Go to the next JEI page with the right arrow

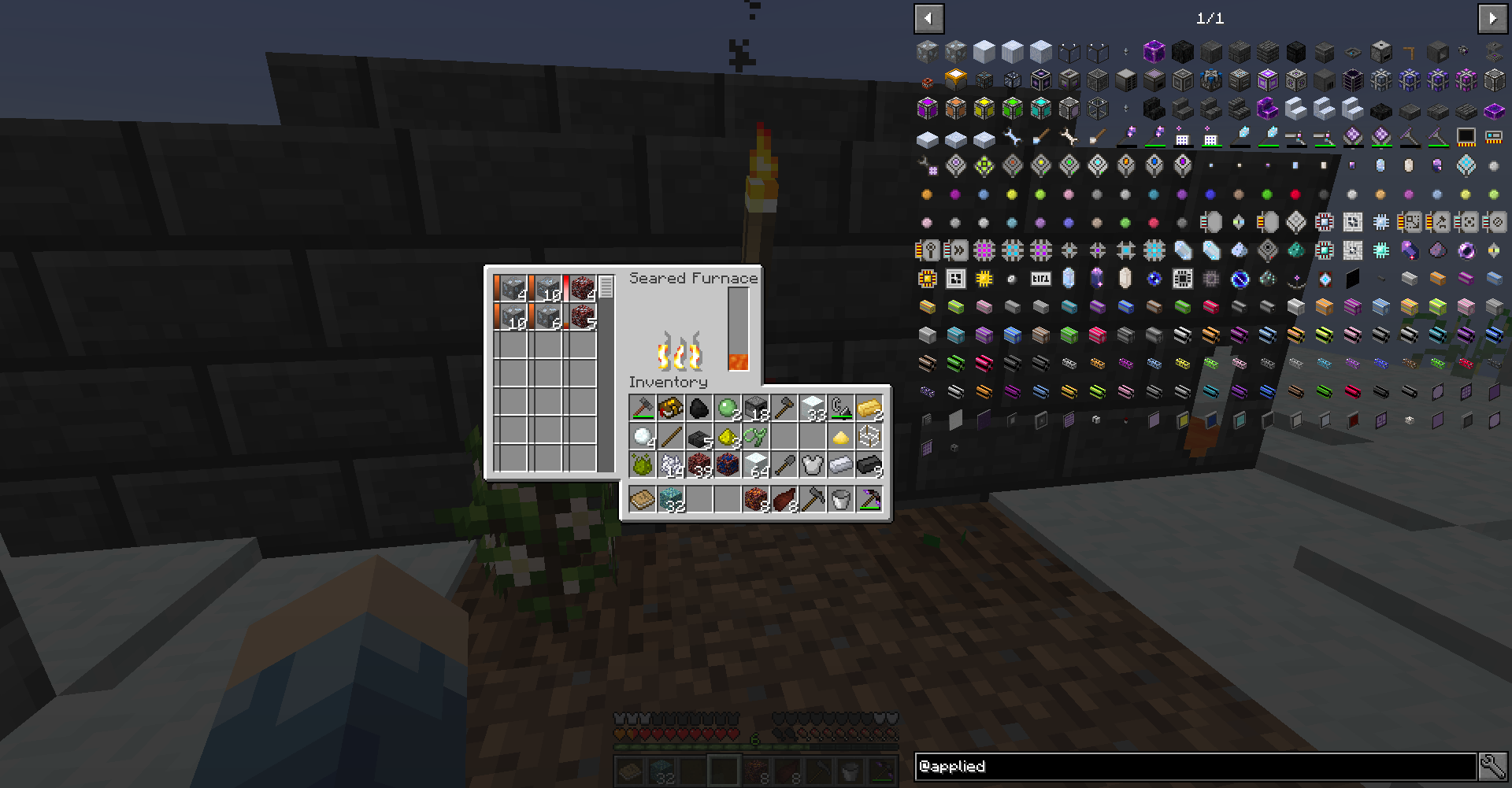coord(1493,19)
